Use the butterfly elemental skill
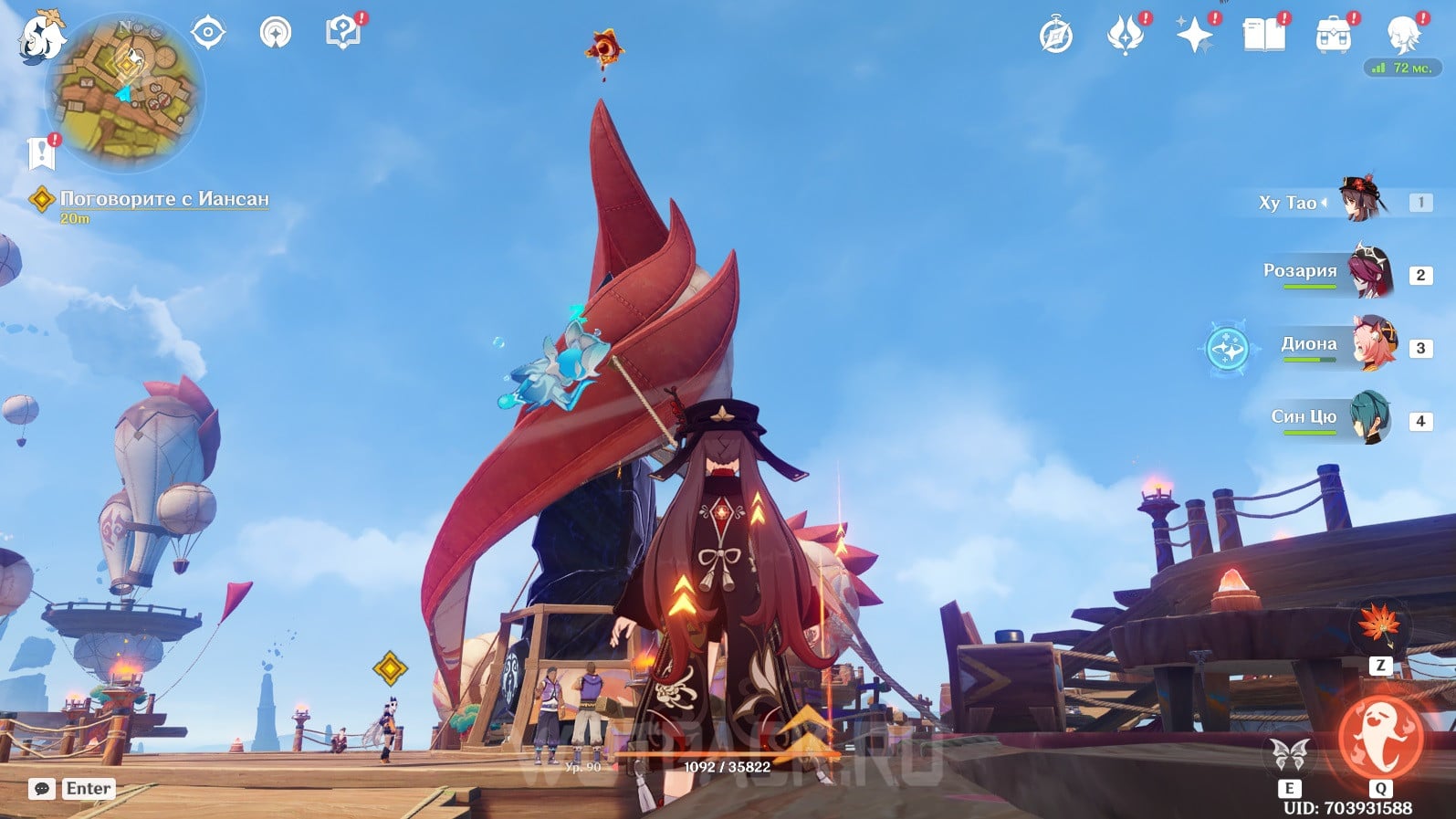Screen dimensions: 1456x819 tap(1289, 754)
